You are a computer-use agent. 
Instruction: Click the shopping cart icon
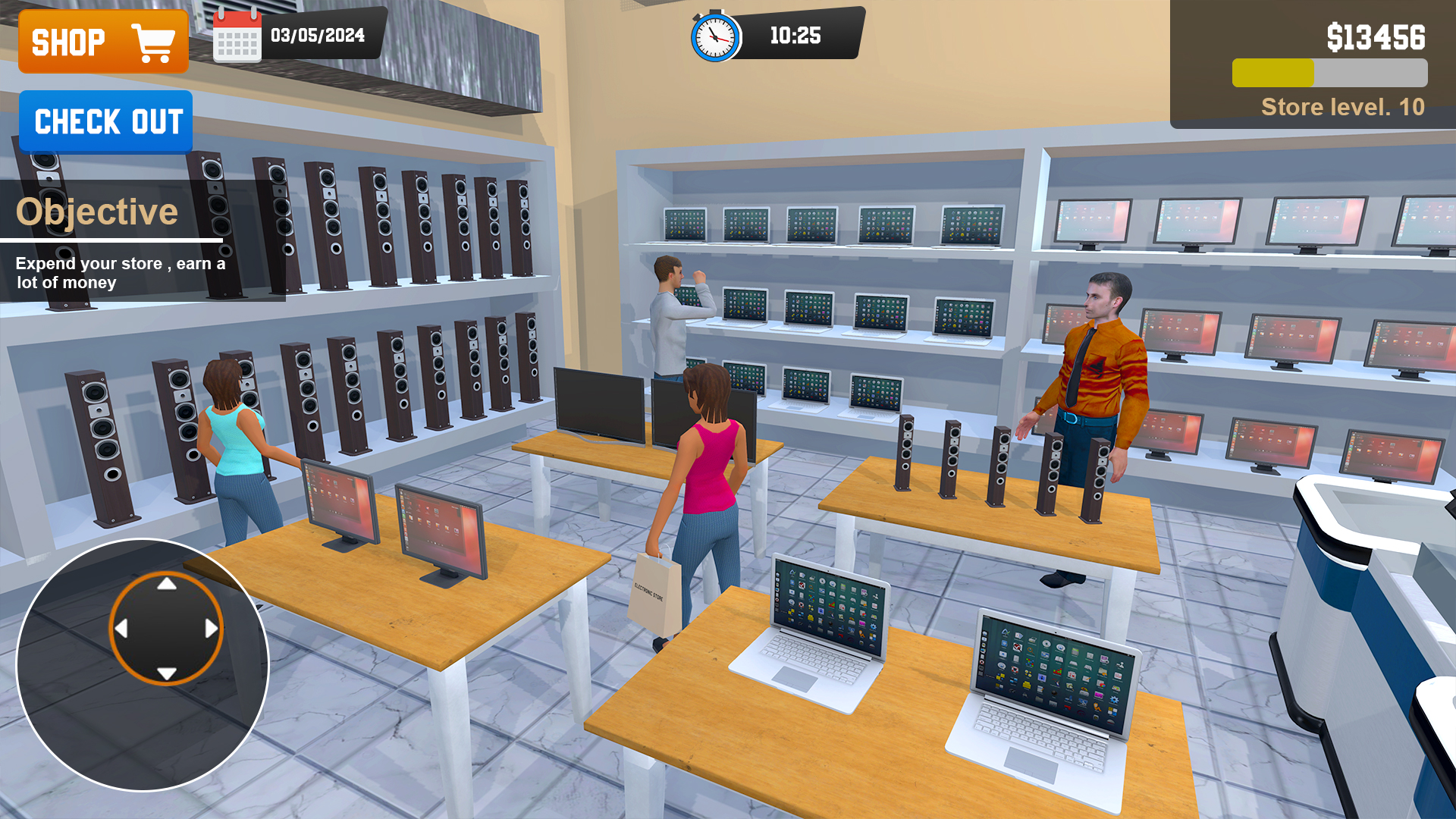click(x=152, y=40)
